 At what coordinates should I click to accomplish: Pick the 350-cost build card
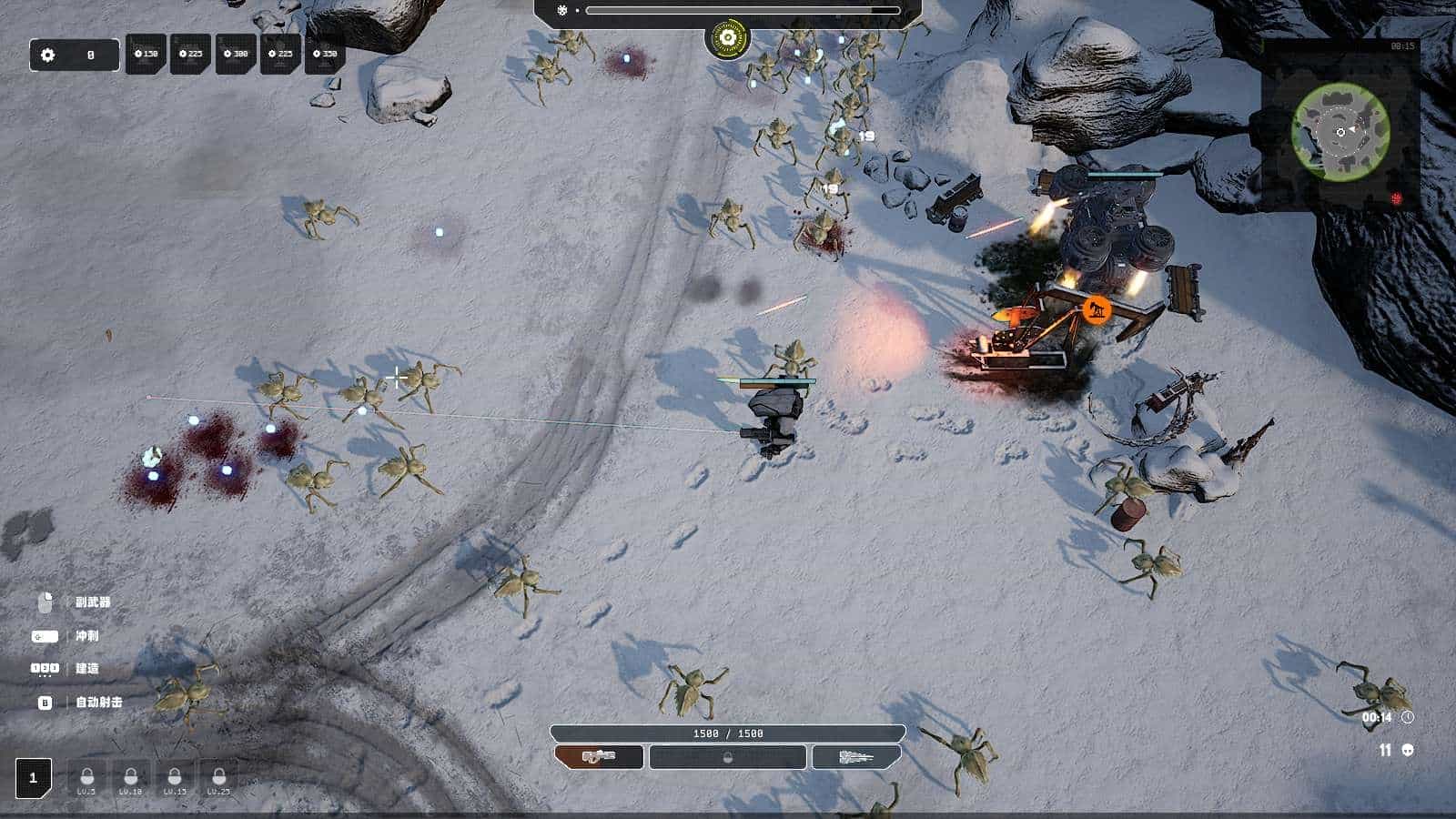(325, 55)
